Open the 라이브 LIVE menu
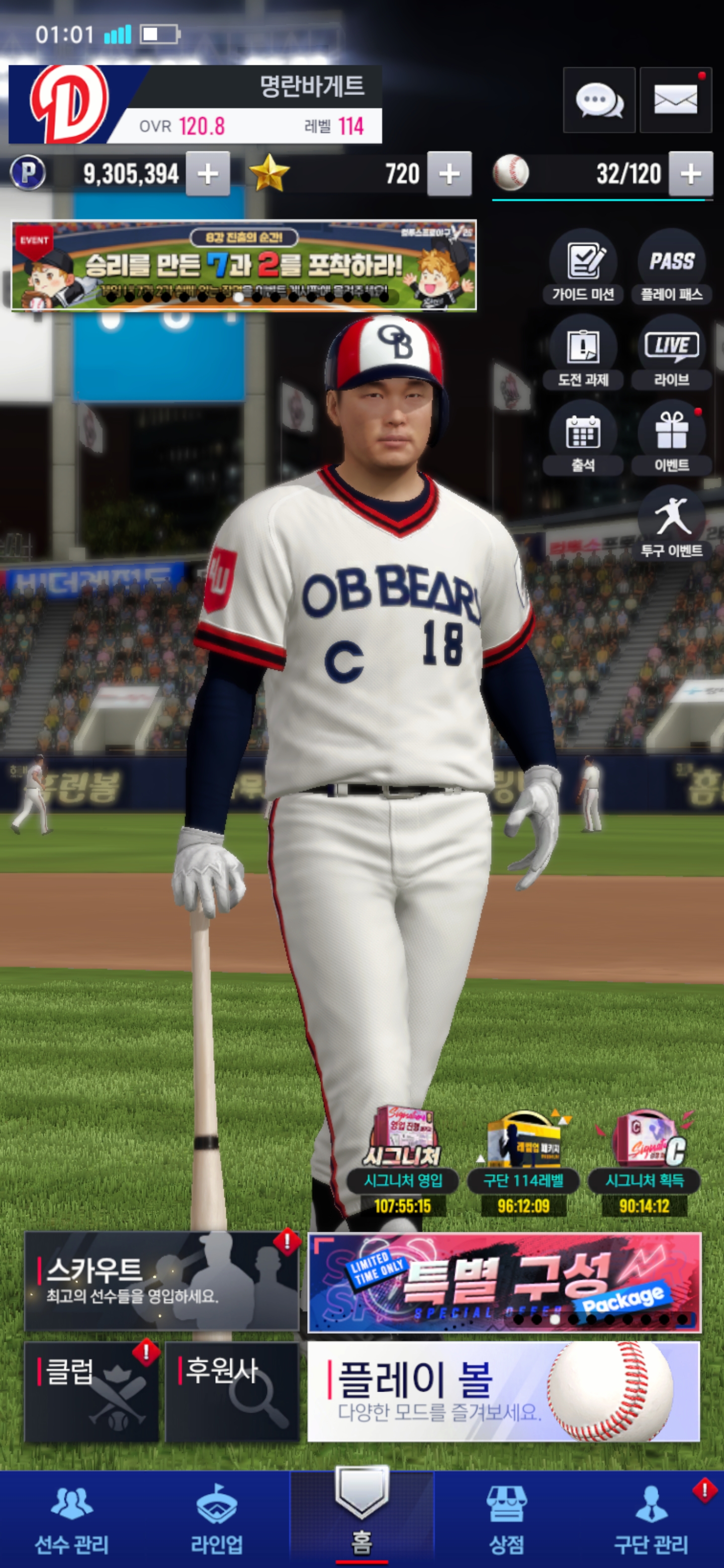Screen dimensions: 724x1568 (x=671, y=353)
